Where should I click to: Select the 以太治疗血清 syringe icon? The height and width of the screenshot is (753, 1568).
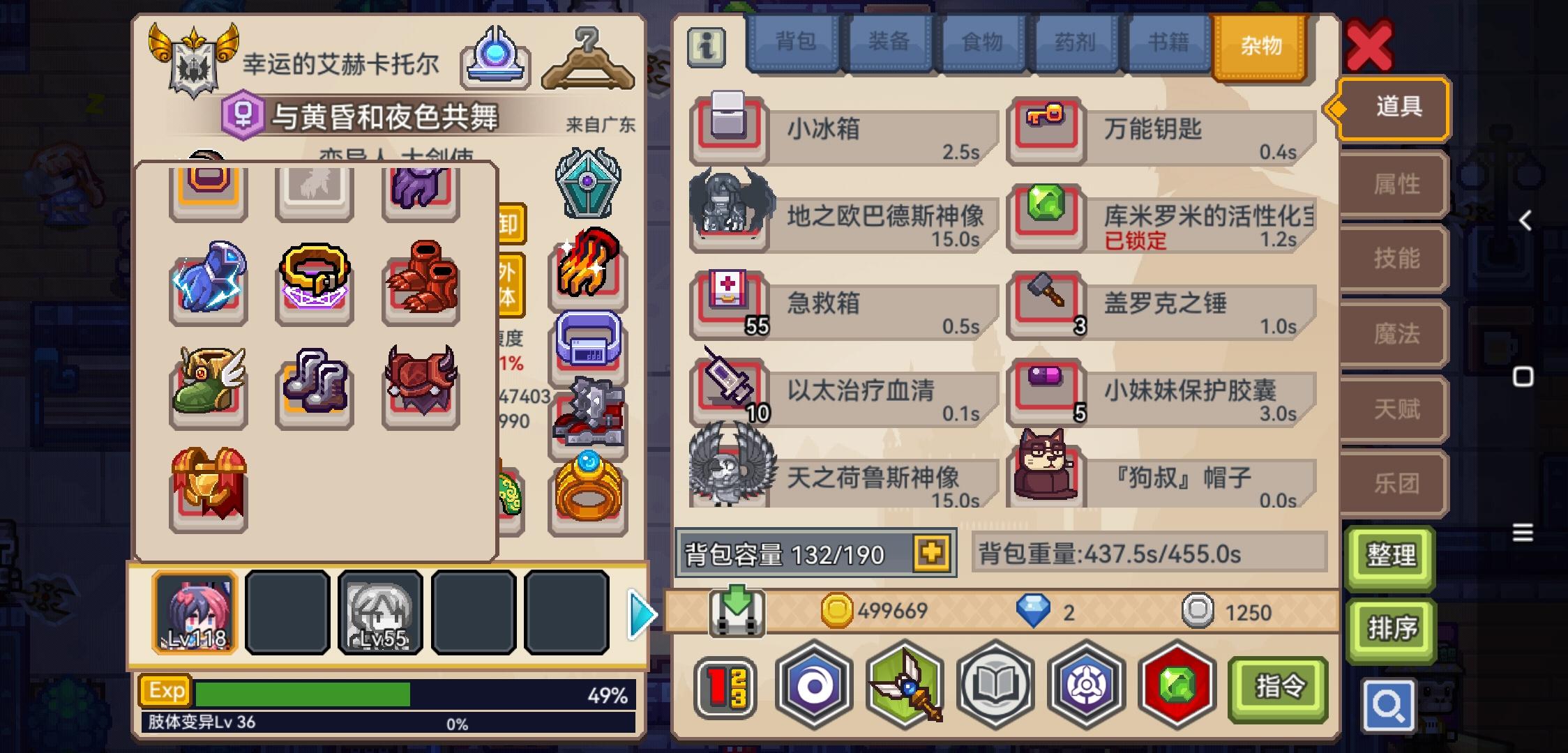[730, 392]
